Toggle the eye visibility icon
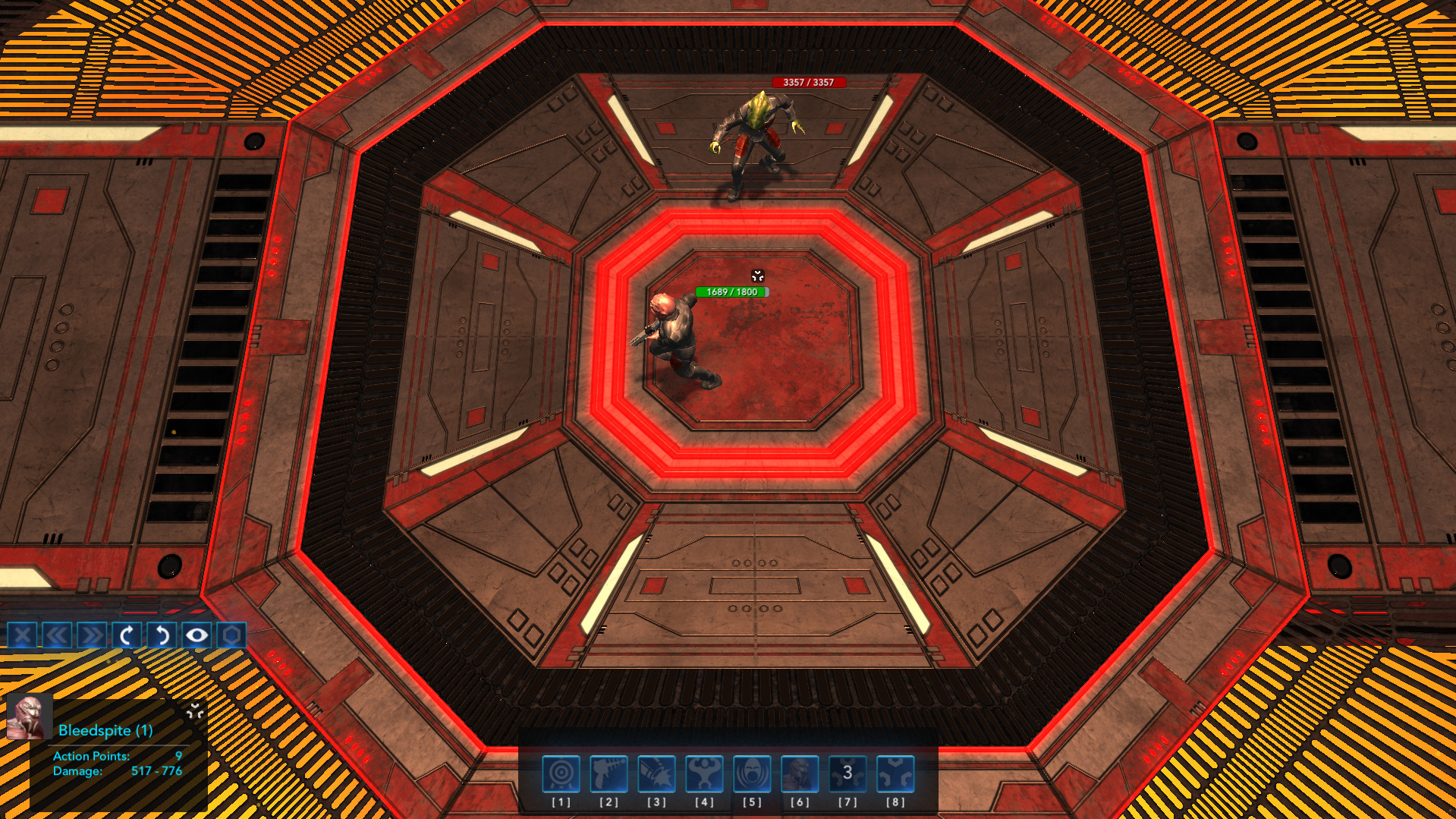The height and width of the screenshot is (819, 1456). coord(197,635)
